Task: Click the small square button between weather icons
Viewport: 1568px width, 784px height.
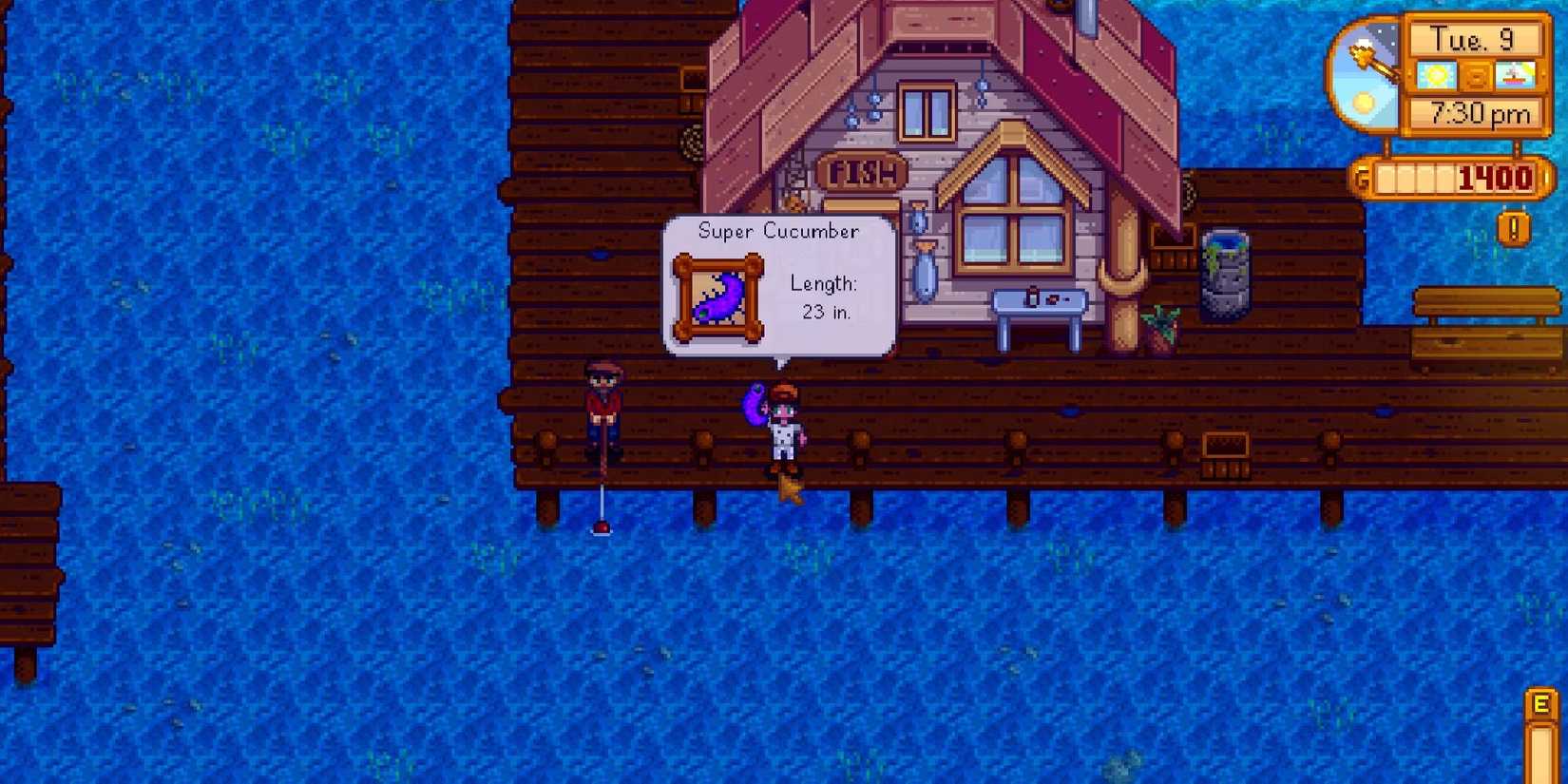Action: pos(1479,75)
